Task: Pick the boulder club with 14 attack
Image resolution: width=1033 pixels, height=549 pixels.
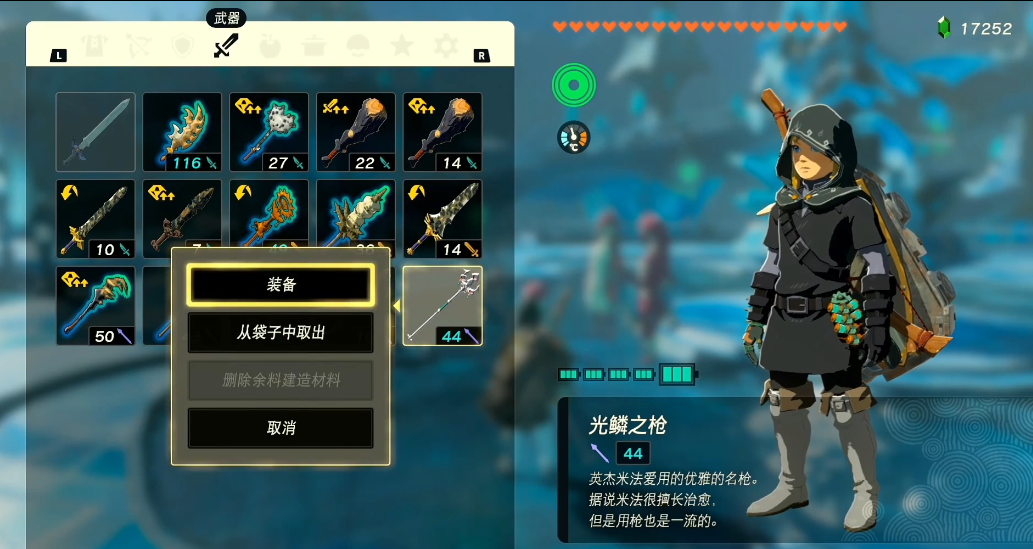Action: click(442, 132)
